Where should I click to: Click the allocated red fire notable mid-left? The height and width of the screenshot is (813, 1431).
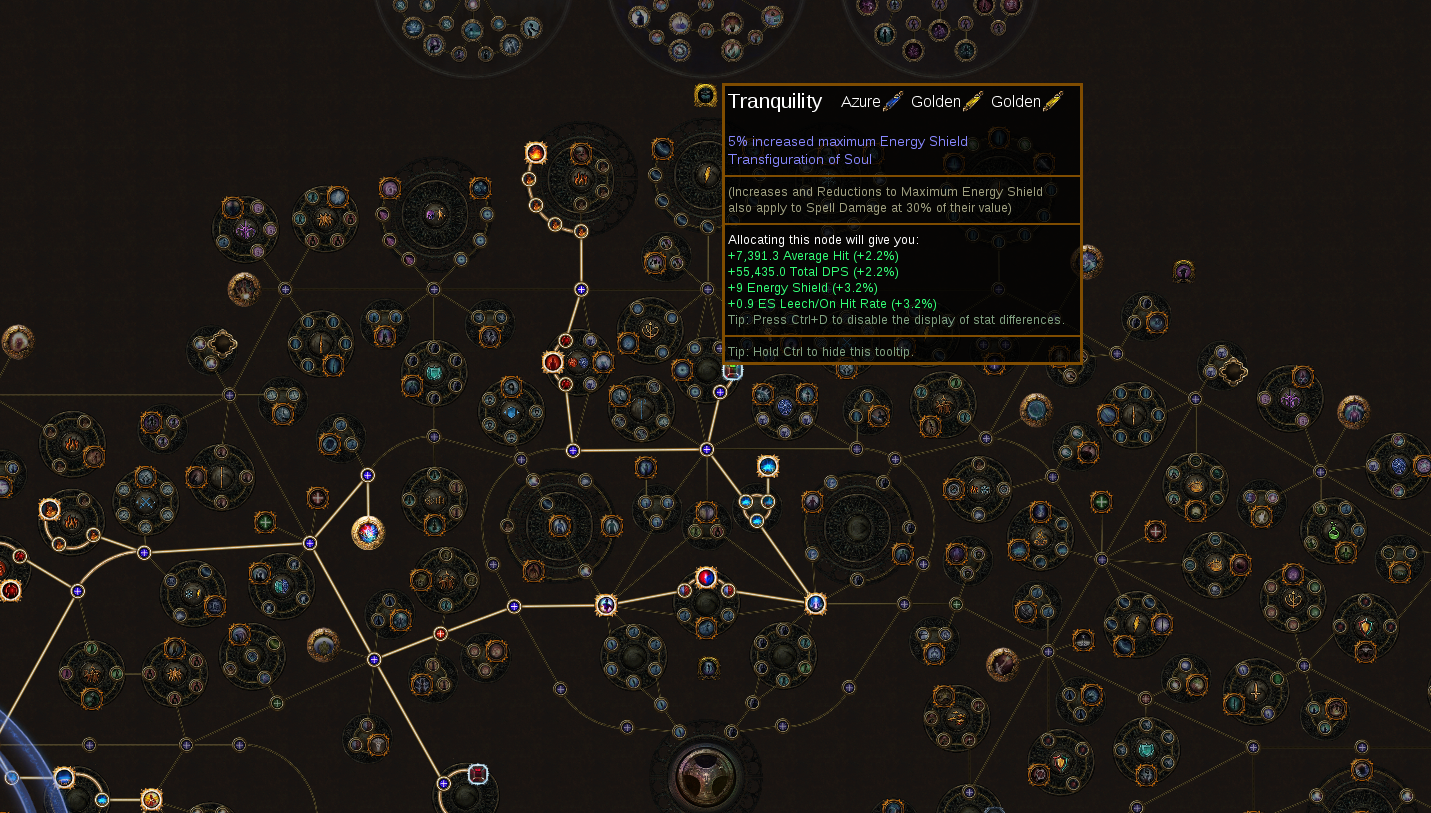click(553, 362)
